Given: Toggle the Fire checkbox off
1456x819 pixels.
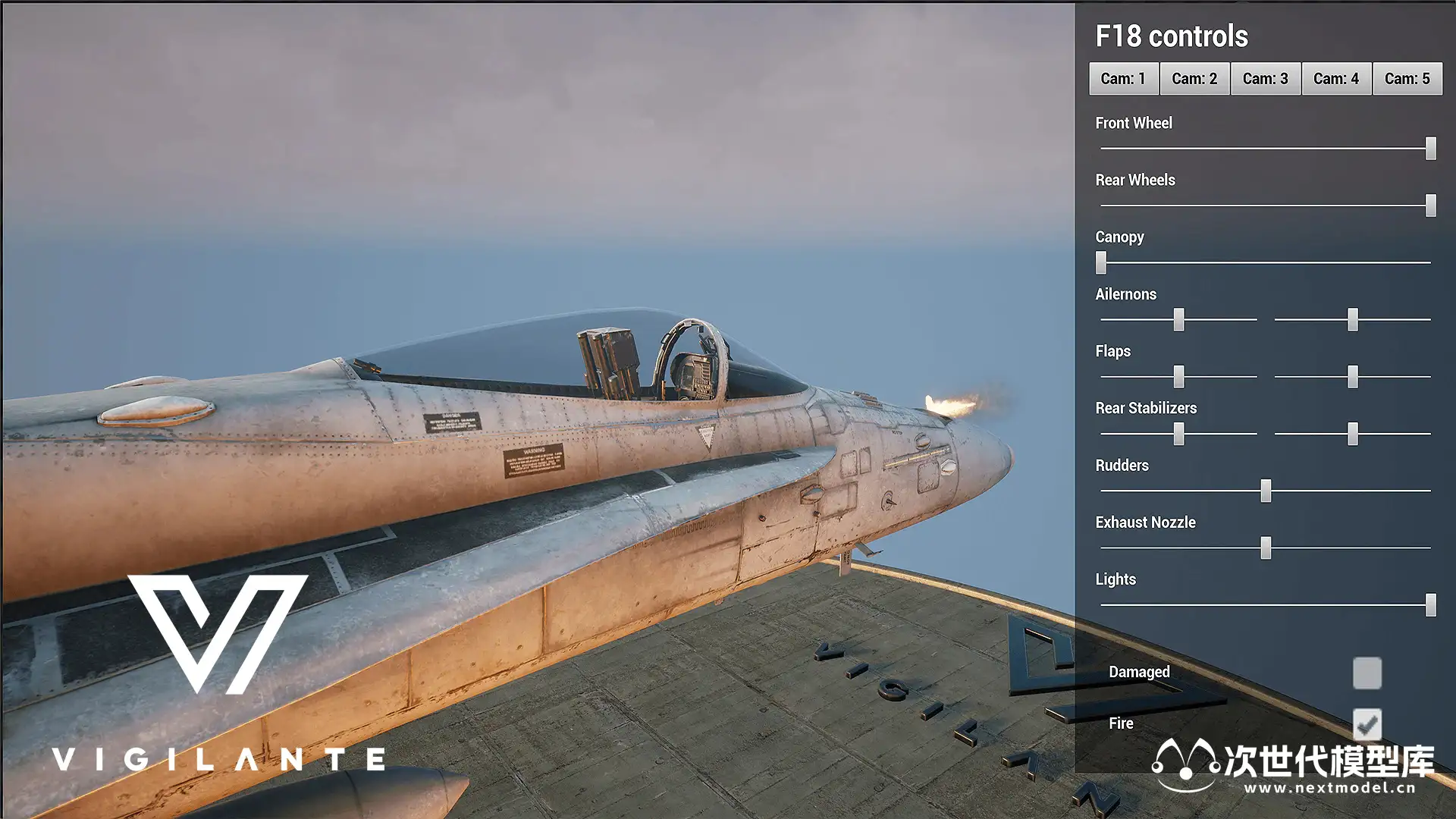Looking at the screenshot, I should click(x=1367, y=724).
